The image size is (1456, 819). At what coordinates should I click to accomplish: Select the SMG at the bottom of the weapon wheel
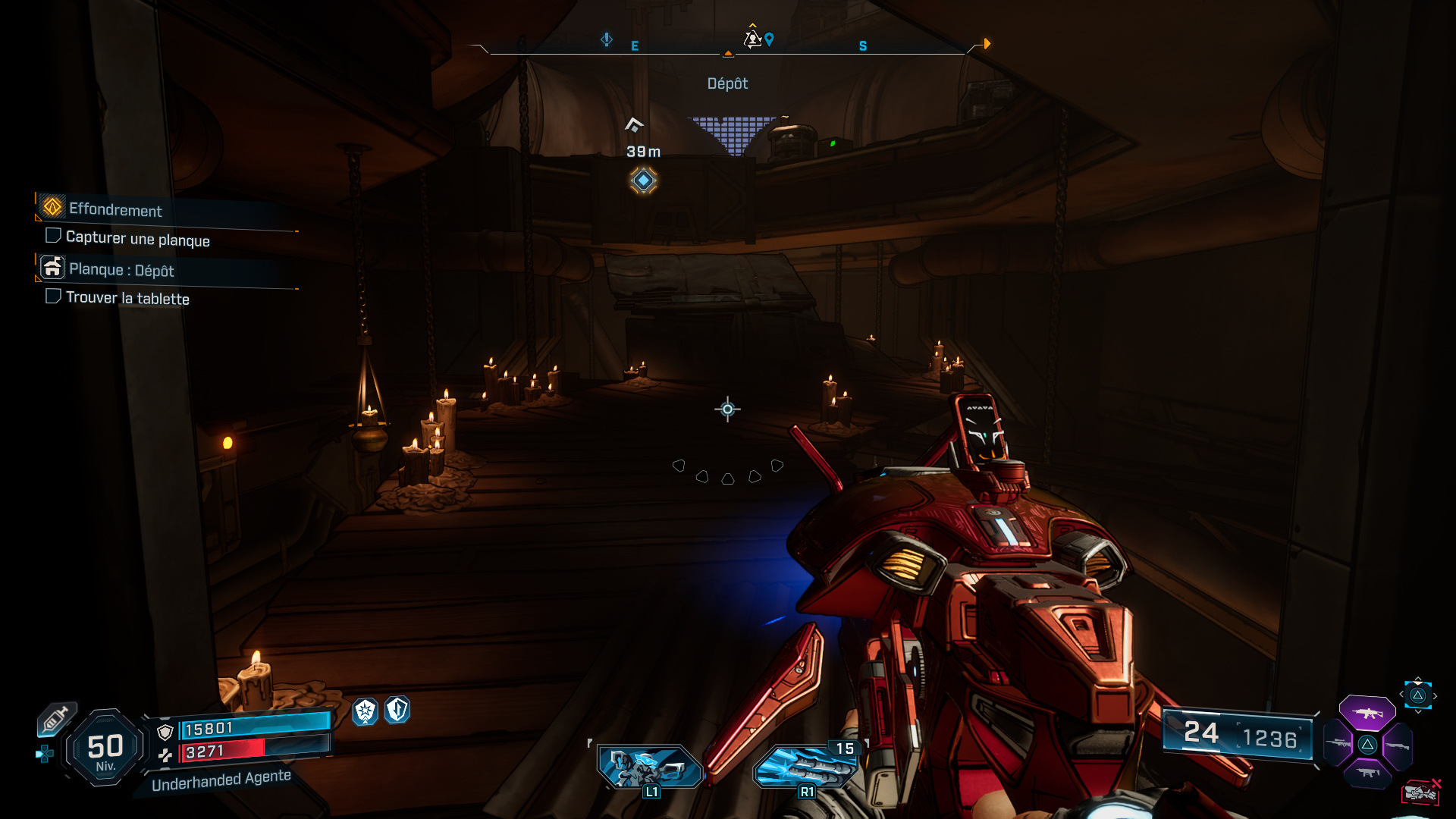coord(1367,772)
